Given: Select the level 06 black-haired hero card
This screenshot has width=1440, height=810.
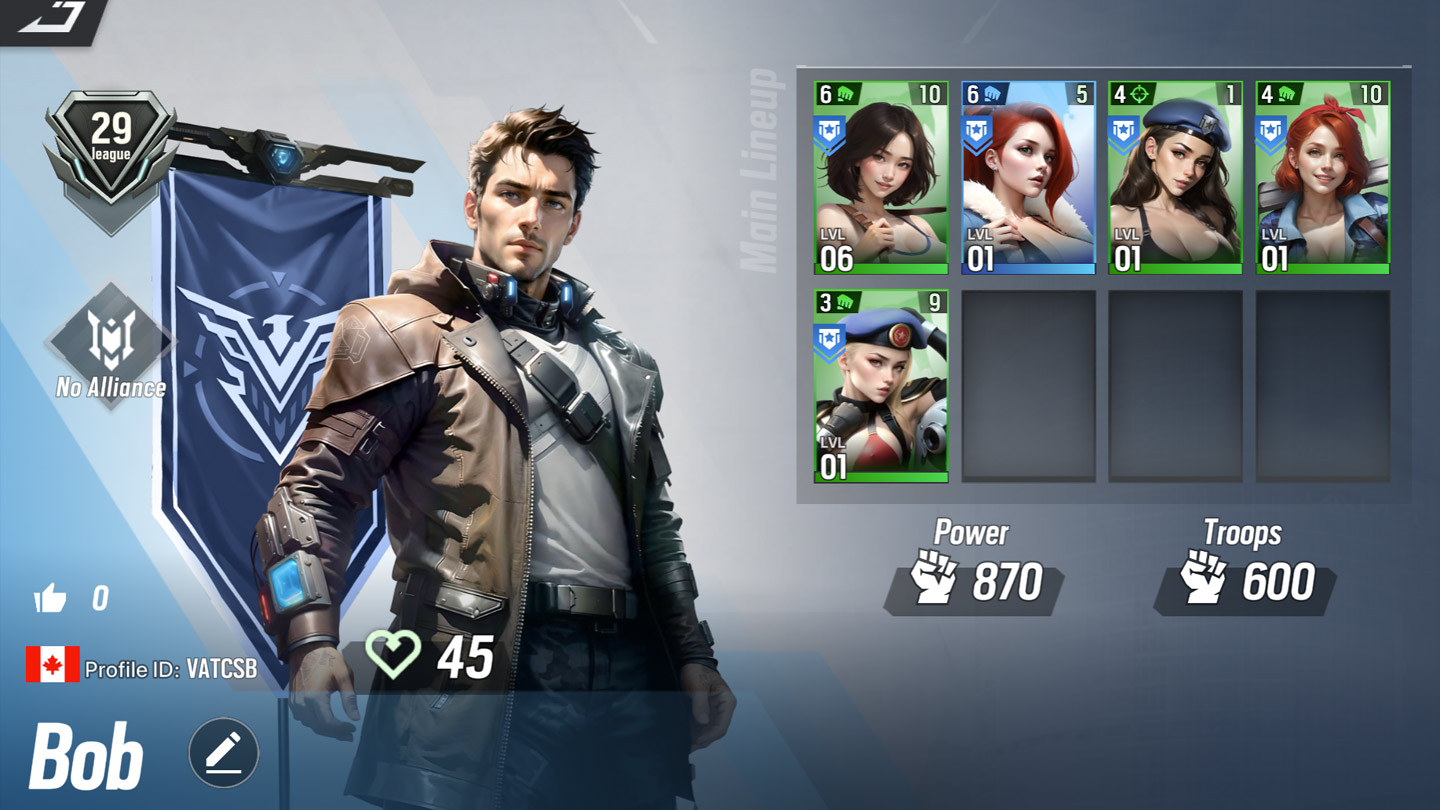Looking at the screenshot, I should click(x=881, y=178).
